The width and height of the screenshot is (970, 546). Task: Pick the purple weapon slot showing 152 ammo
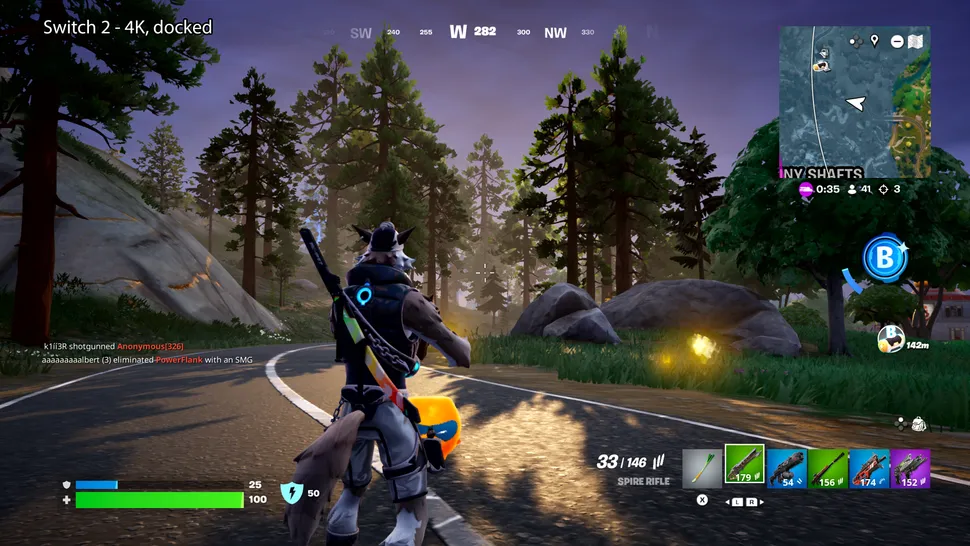910,468
